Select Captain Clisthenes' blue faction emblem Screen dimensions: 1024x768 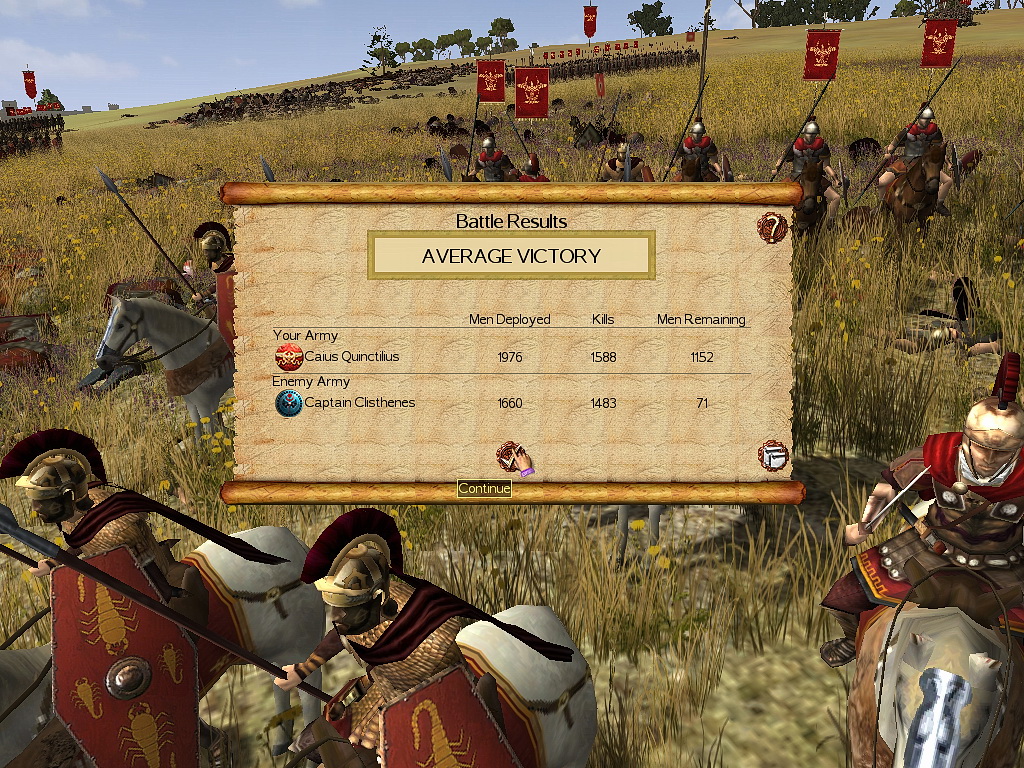tap(289, 403)
